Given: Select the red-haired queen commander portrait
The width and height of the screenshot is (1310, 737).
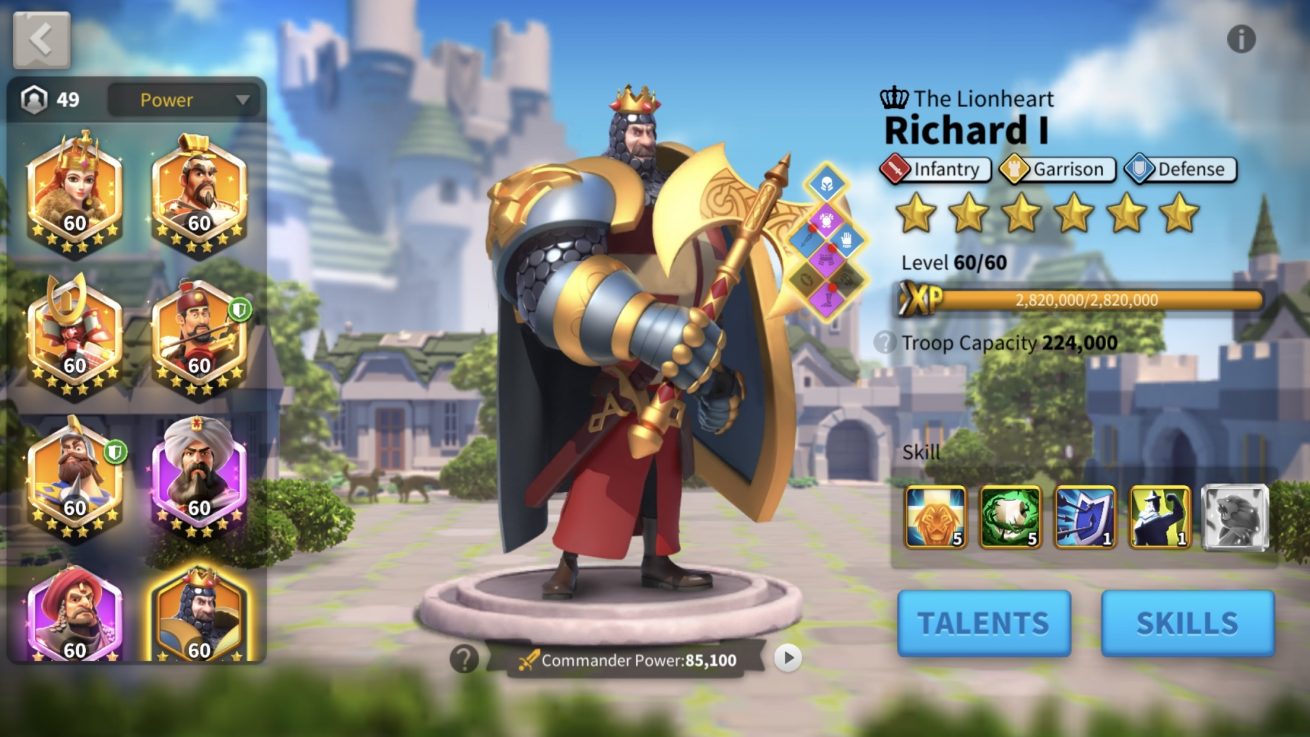Looking at the screenshot, I should (x=75, y=190).
